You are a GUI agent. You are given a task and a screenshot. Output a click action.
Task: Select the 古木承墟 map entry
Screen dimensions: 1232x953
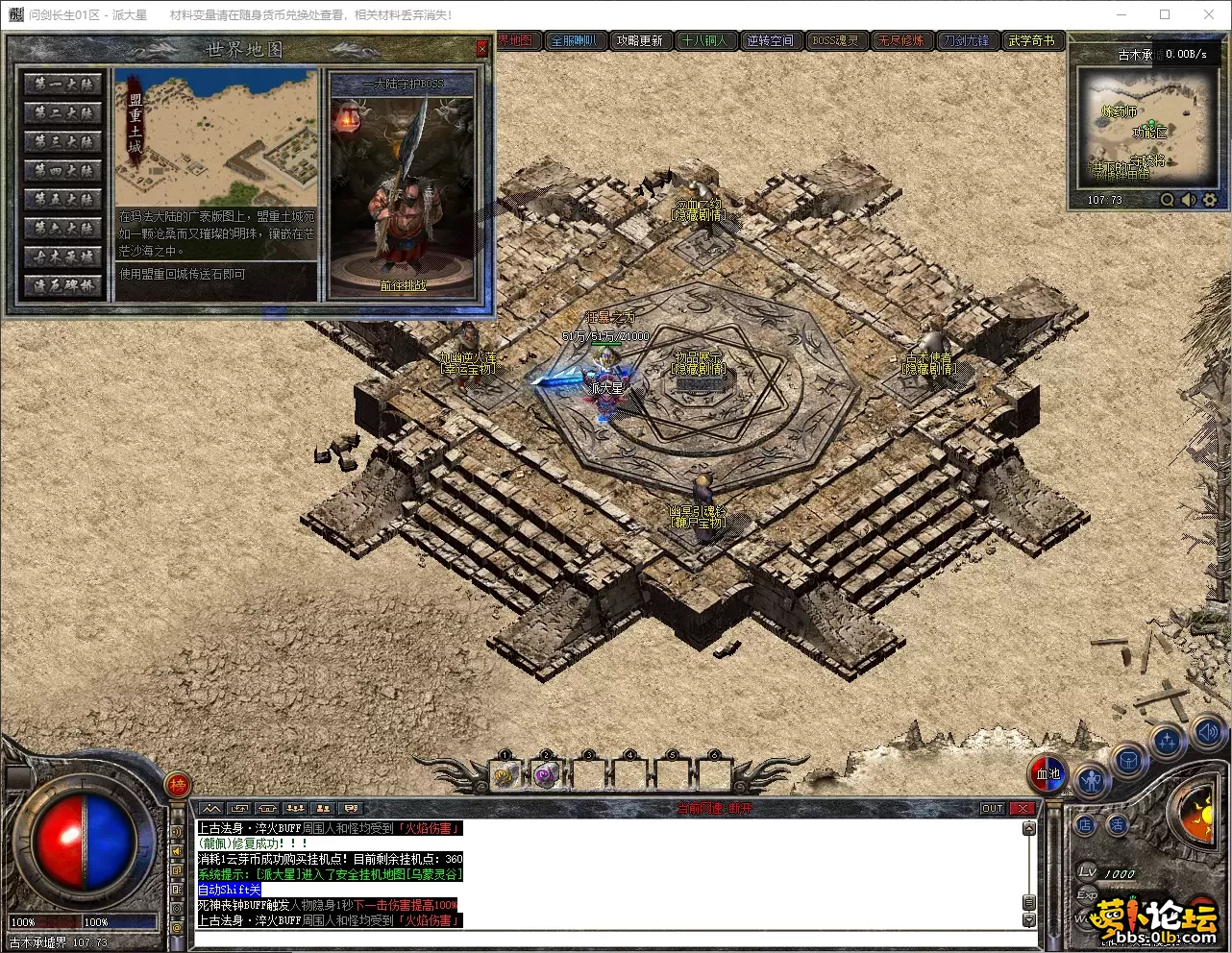click(x=63, y=257)
